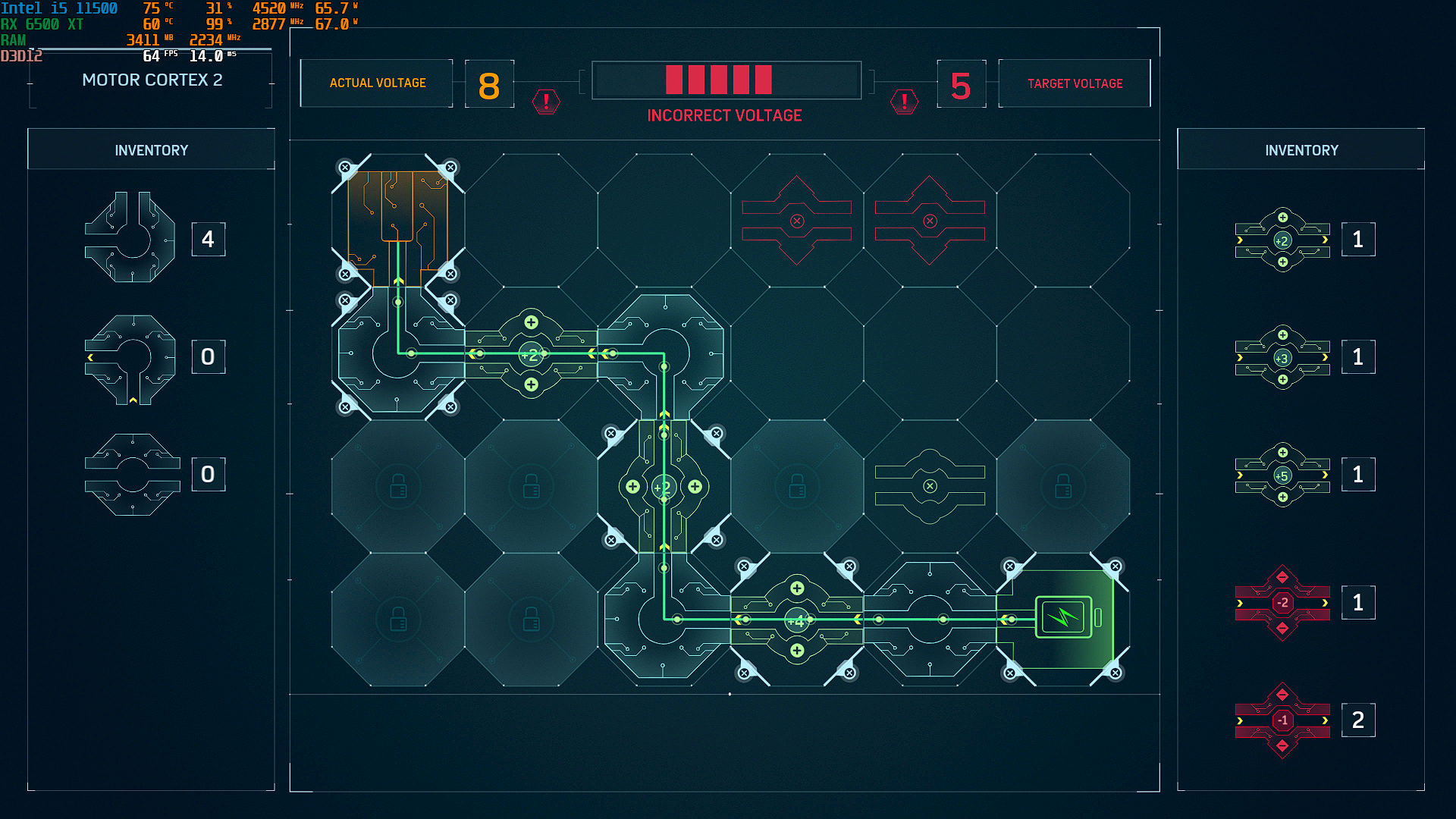Screen dimensions: 1456x819
Task: Select the +3 voltage modifier from inventory
Action: click(x=1282, y=357)
